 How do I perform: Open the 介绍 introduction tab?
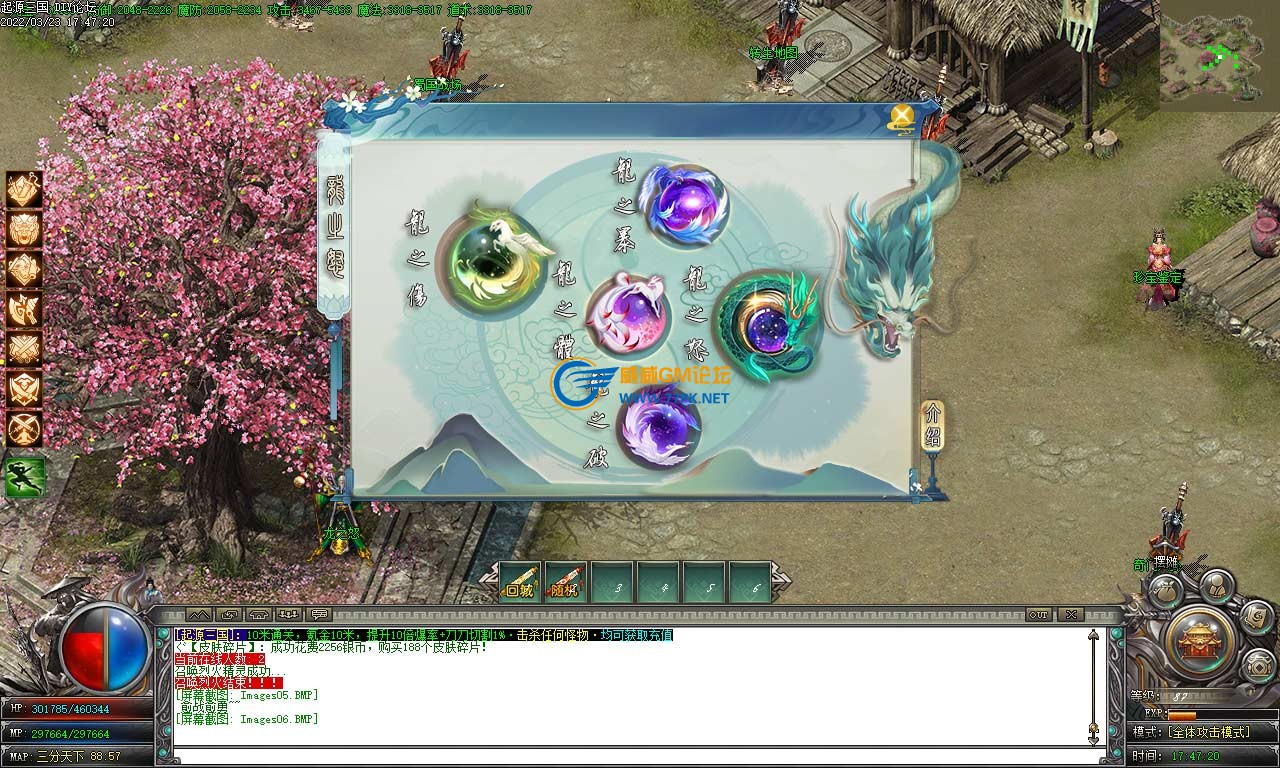click(x=932, y=426)
